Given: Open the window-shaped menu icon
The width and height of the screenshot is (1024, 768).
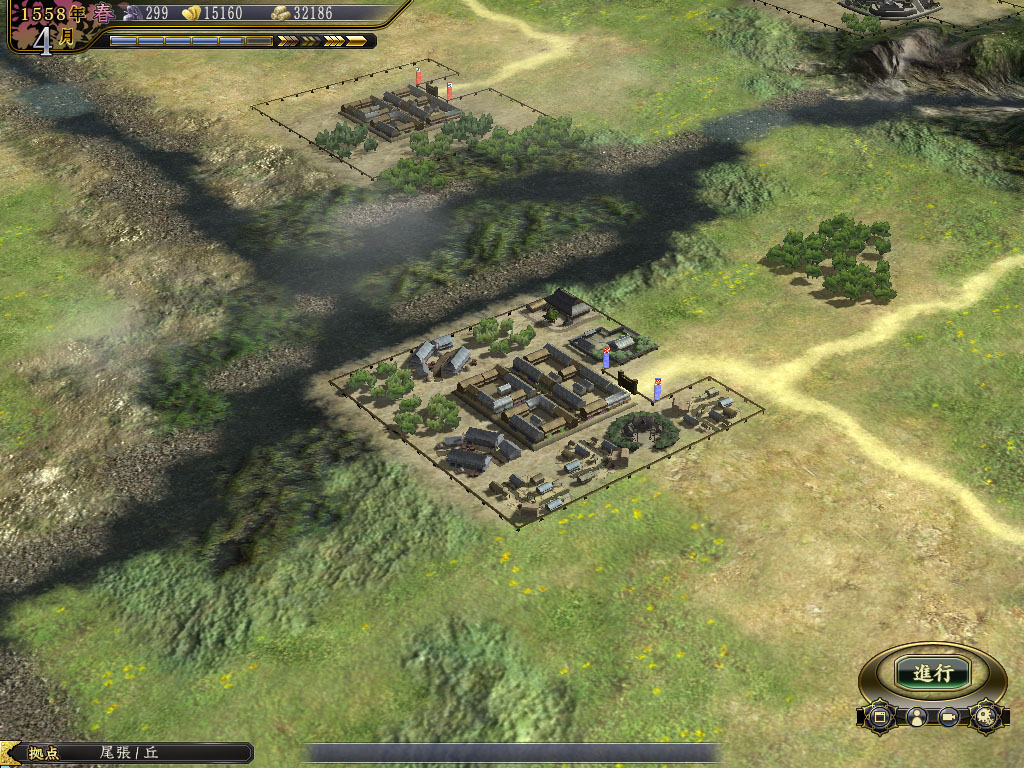Looking at the screenshot, I should 880,717.
